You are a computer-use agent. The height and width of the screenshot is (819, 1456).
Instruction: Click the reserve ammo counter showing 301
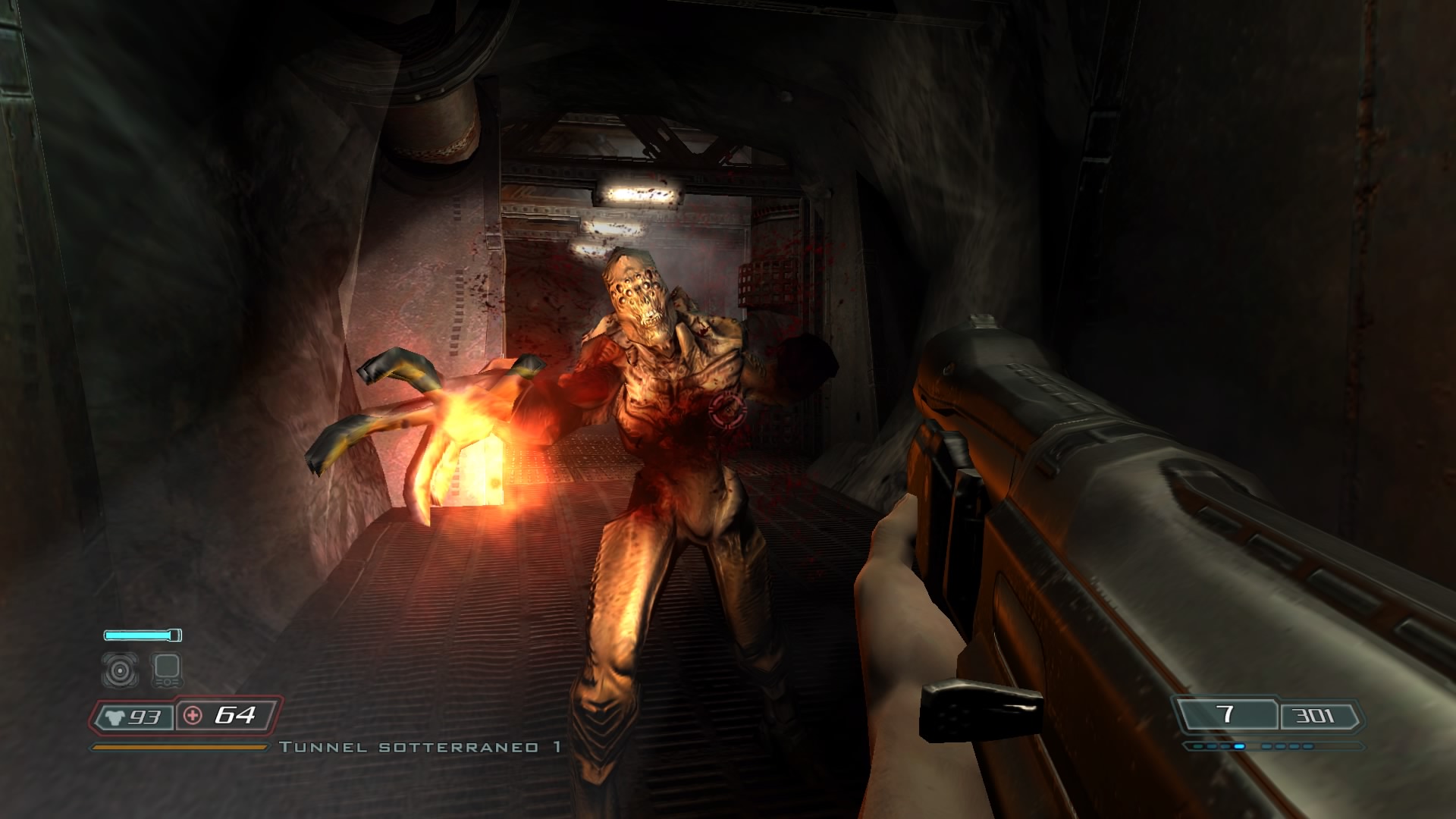pos(1312,715)
